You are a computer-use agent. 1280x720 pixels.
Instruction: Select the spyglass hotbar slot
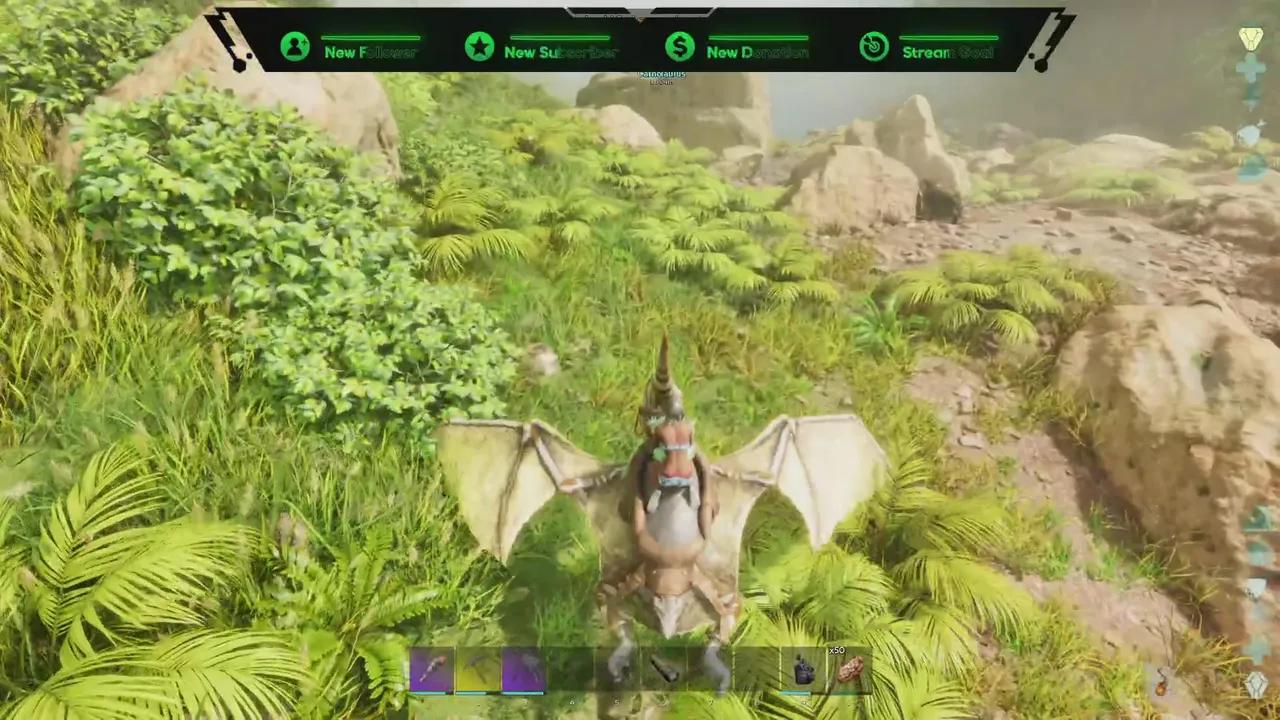(665, 669)
